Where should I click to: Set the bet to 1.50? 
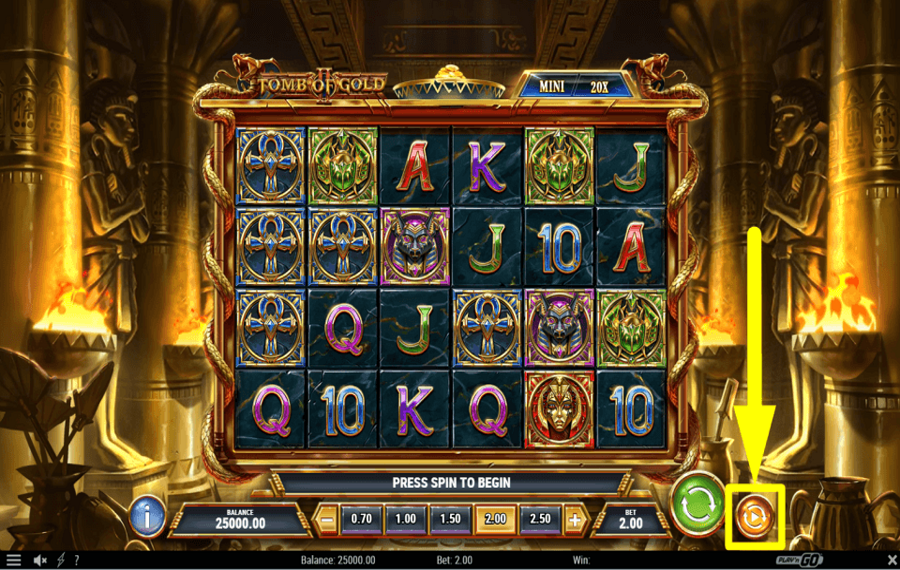coord(449,520)
